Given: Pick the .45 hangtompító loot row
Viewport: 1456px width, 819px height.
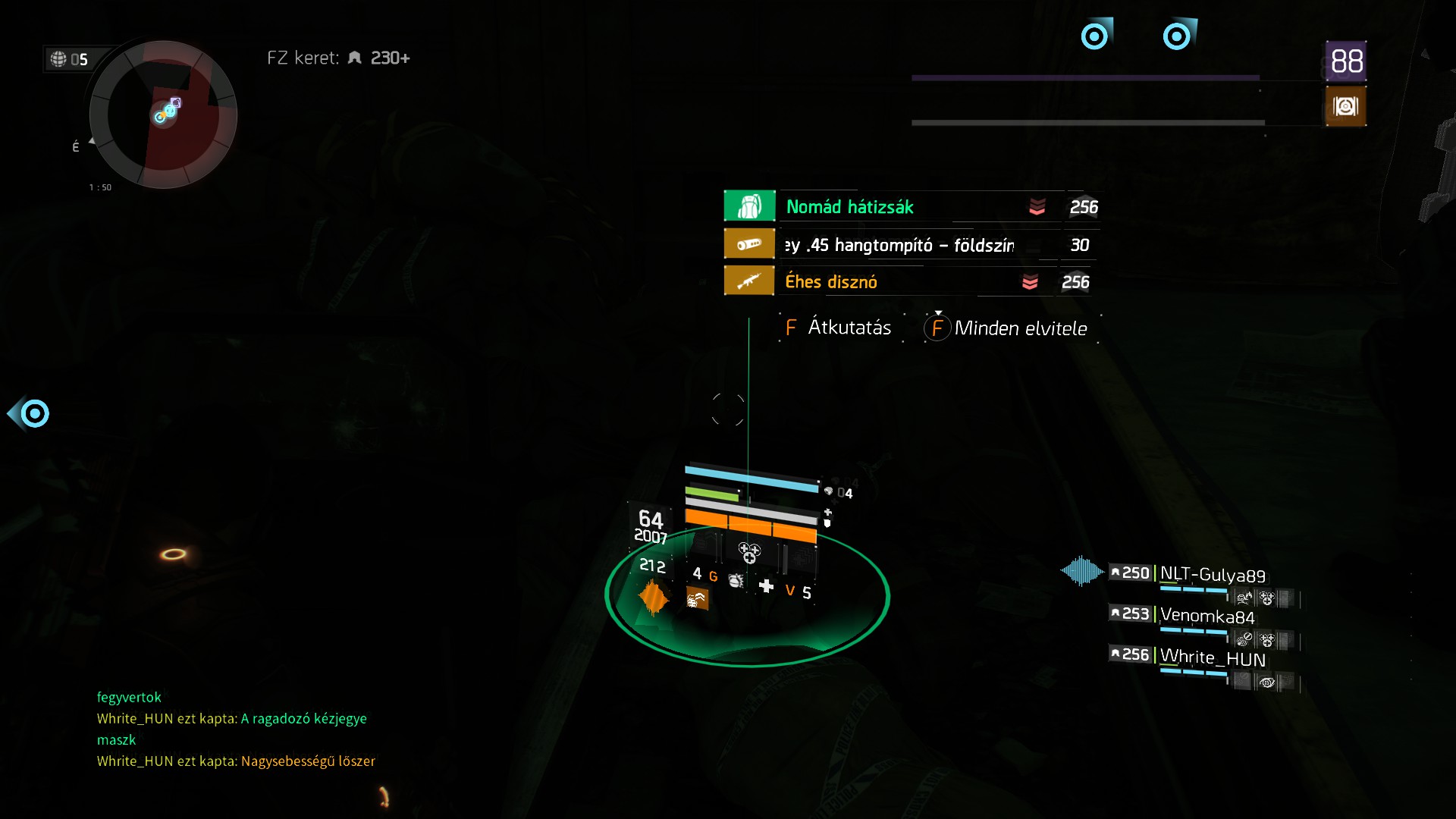Looking at the screenshot, I should click(x=910, y=245).
